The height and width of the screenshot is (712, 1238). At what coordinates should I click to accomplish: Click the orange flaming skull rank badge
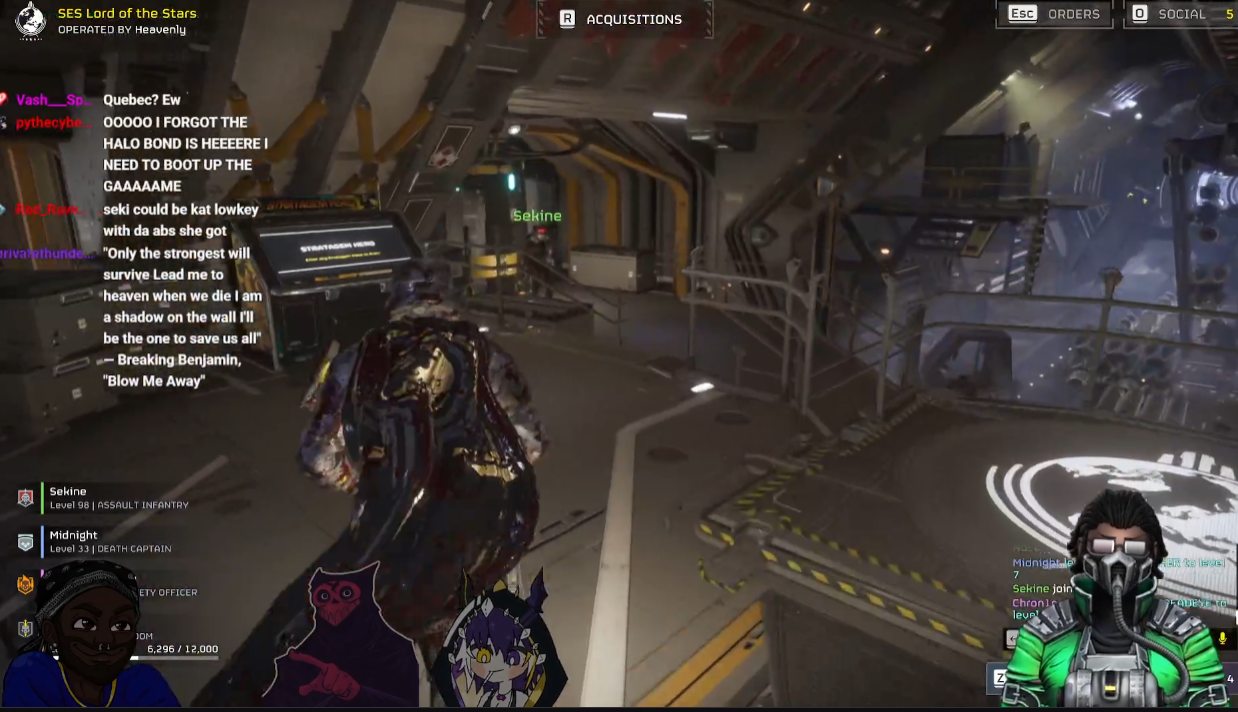tap(26, 585)
